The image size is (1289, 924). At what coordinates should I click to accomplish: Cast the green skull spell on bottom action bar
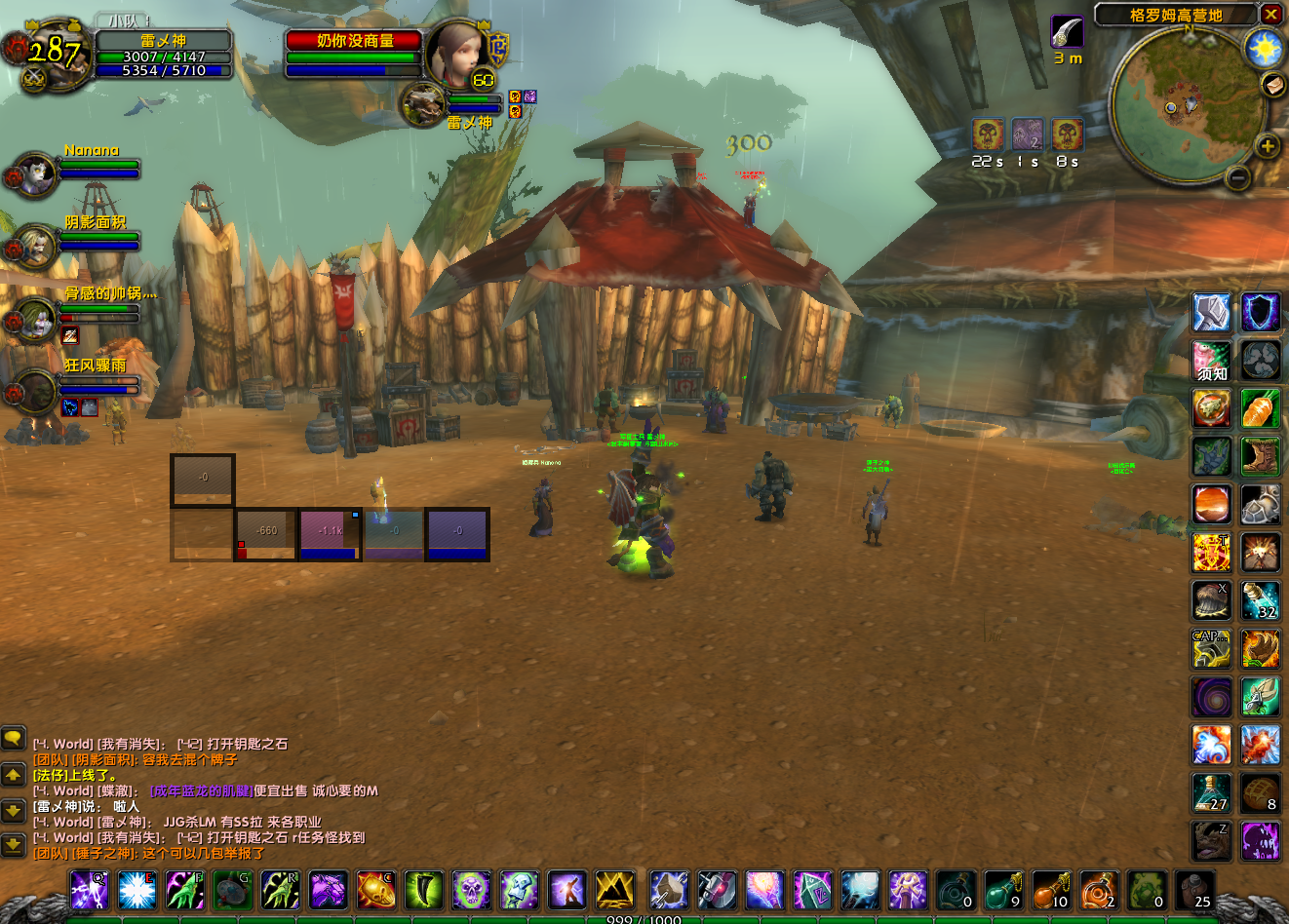(474, 888)
